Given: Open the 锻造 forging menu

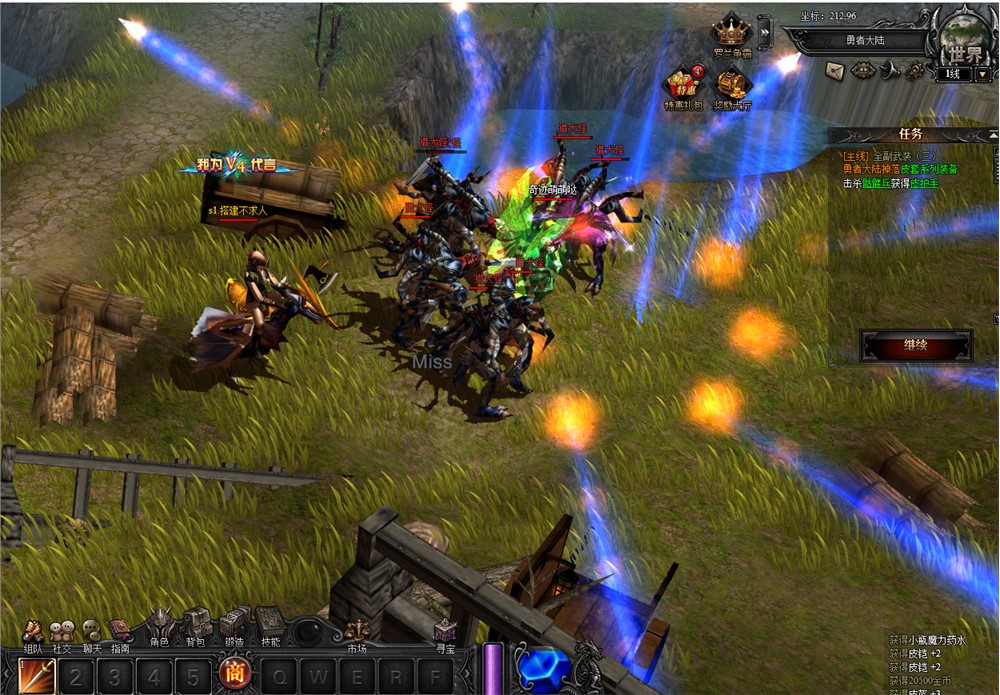Looking at the screenshot, I should click(234, 626).
